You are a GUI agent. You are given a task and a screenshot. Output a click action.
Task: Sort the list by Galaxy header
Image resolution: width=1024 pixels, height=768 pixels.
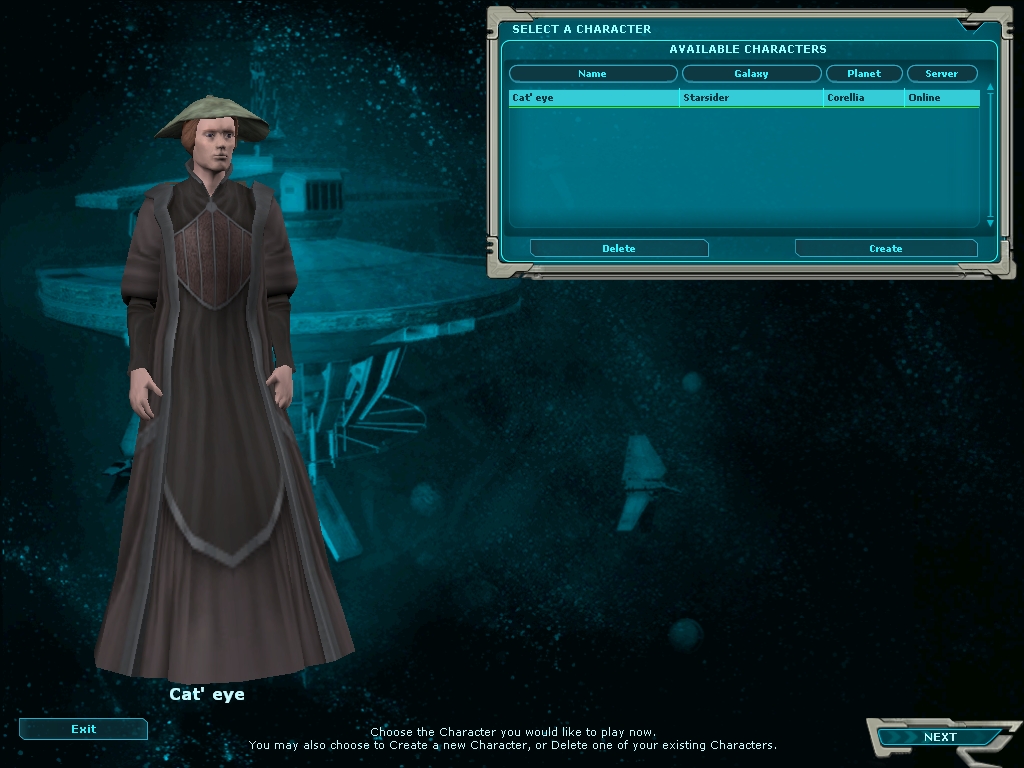[x=751, y=74]
